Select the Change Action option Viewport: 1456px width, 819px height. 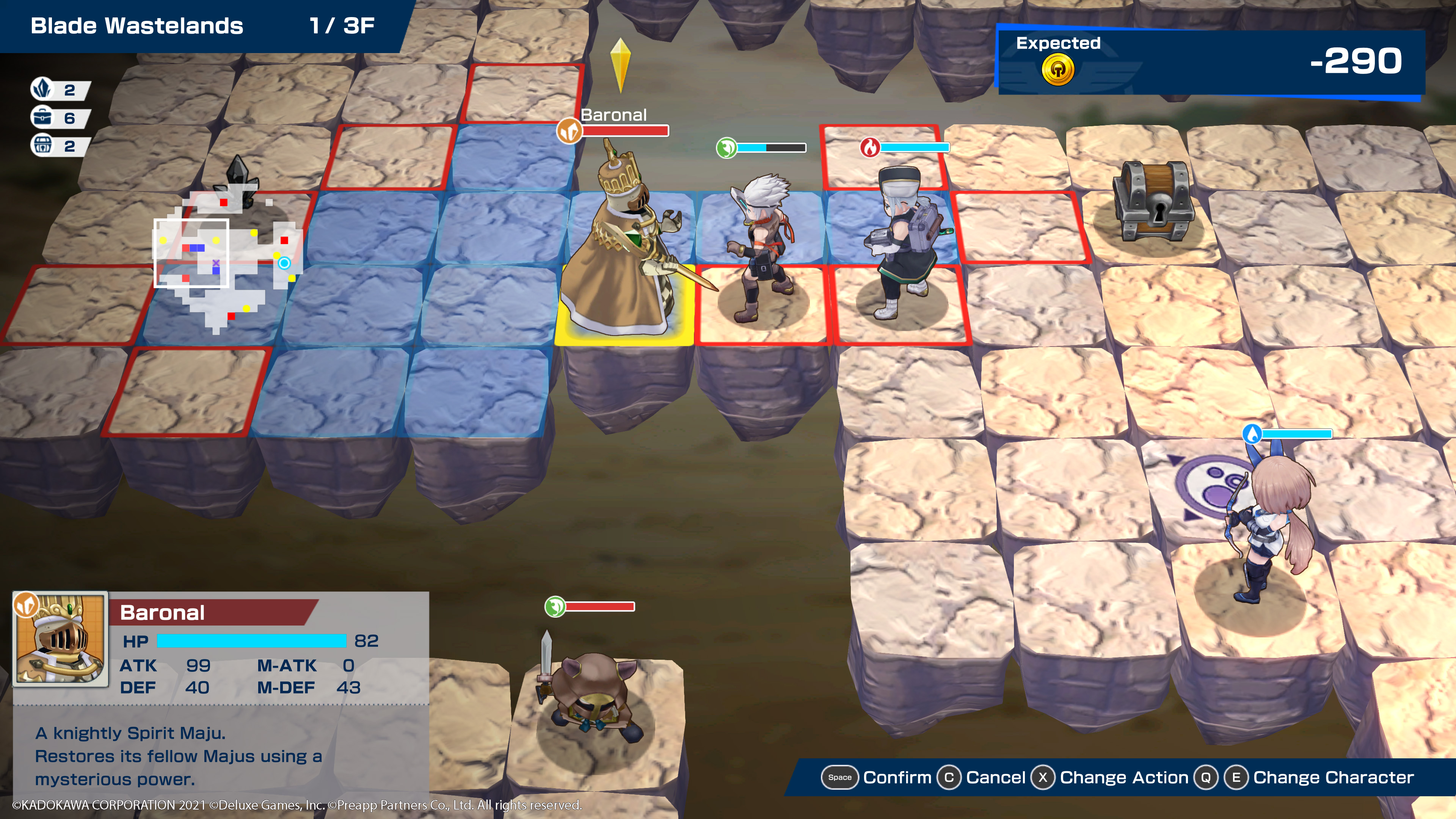(1123, 777)
